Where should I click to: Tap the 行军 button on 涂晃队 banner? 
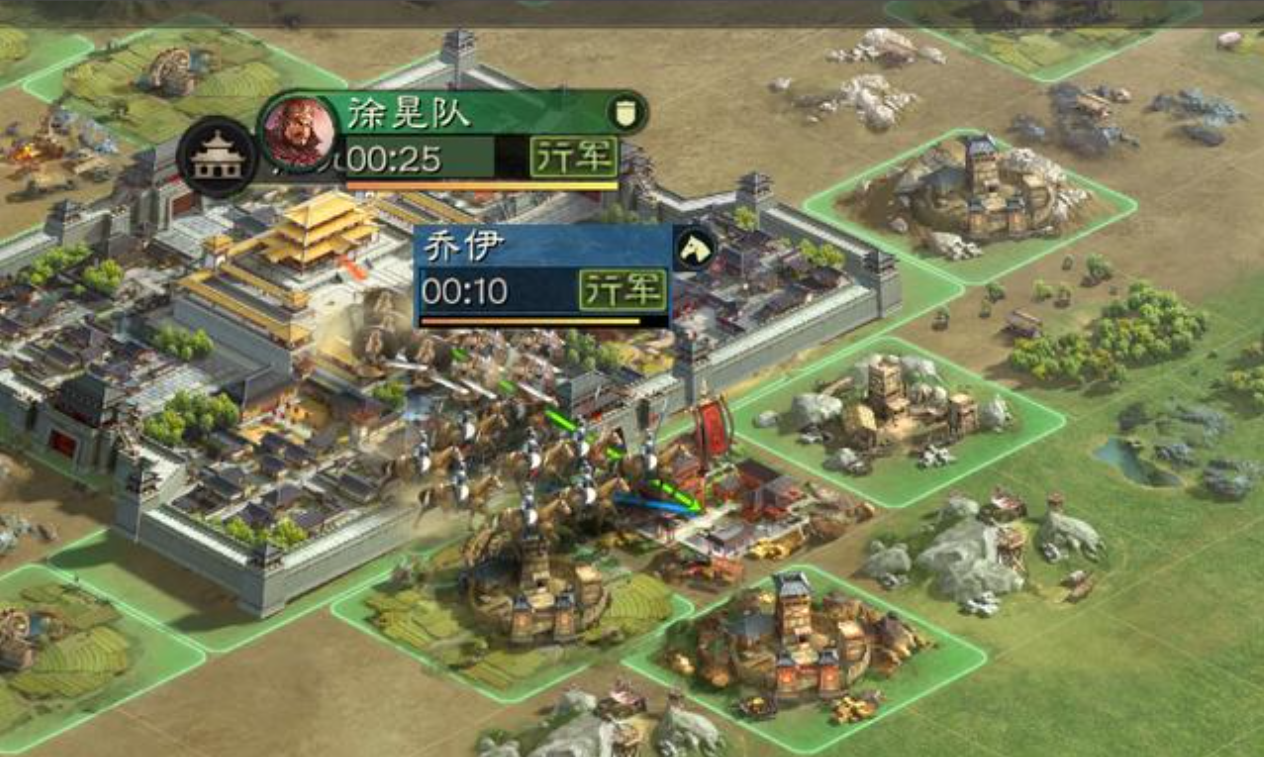tap(573, 157)
